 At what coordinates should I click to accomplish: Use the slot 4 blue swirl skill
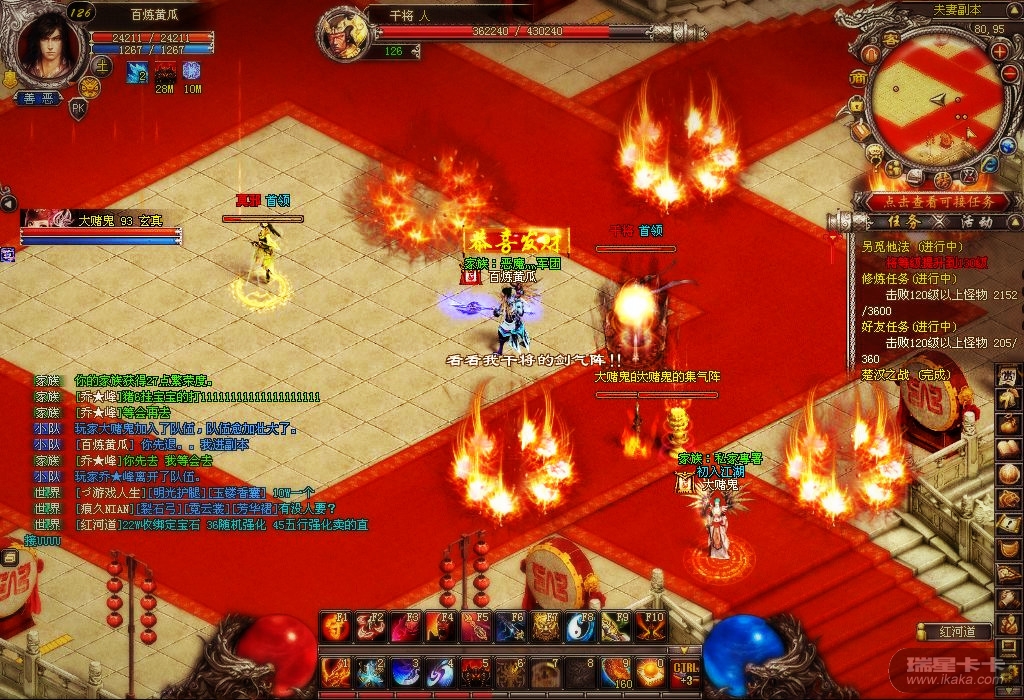click(440, 672)
